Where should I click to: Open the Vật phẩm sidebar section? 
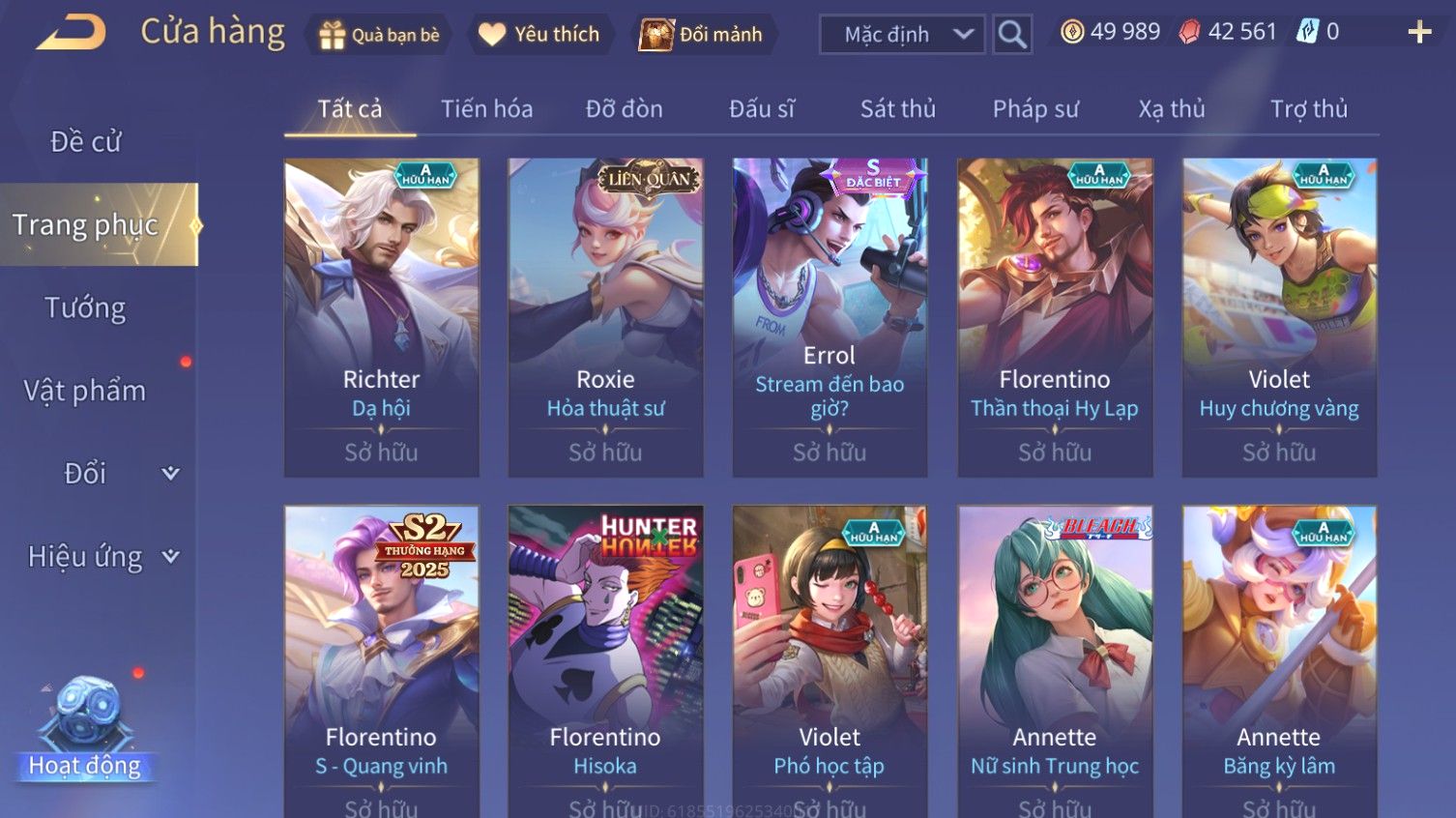85,391
